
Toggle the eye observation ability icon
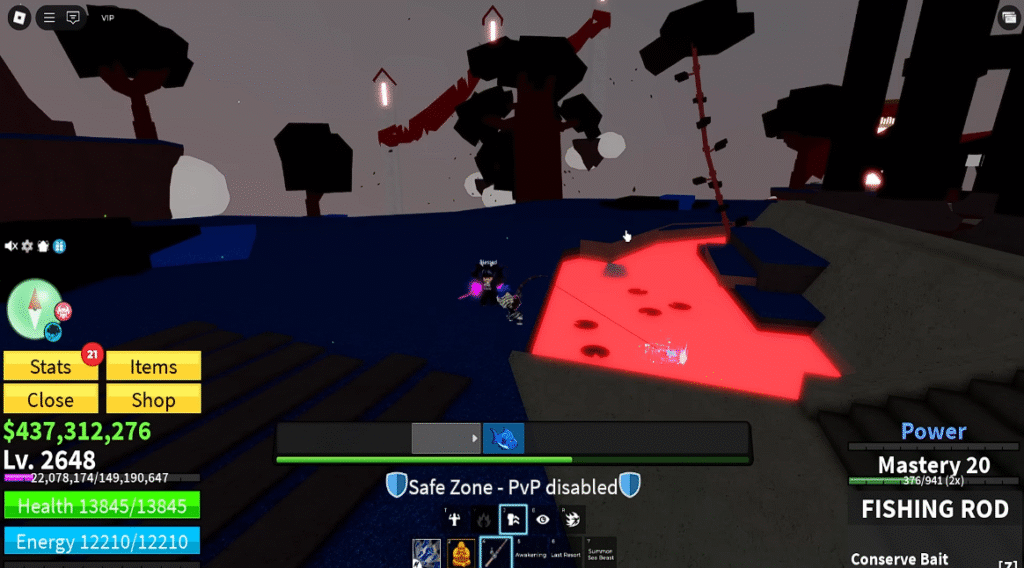click(x=542, y=519)
